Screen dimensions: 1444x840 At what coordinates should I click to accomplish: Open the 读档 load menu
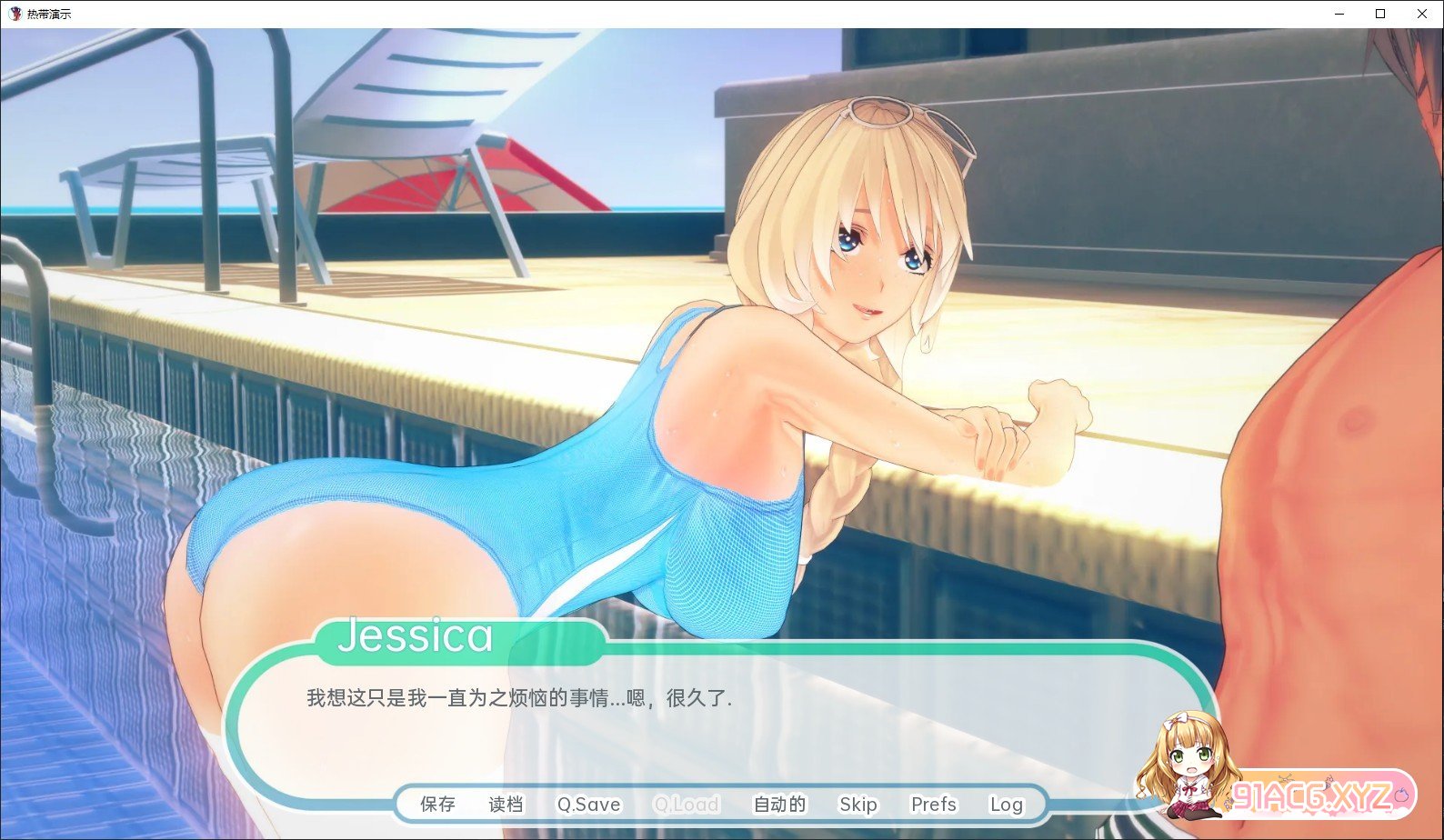(506, 805)
